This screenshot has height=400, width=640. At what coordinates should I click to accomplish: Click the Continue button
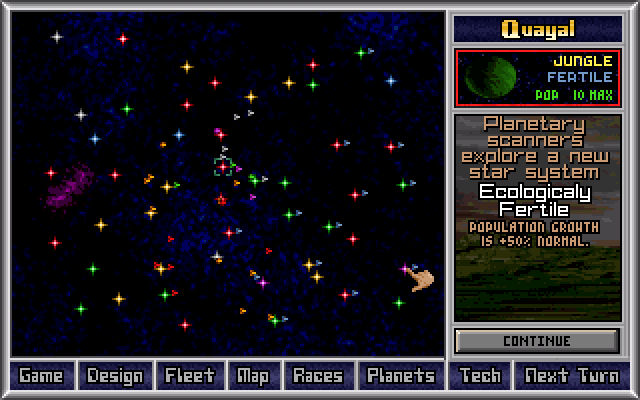click(x=537, y=340)
